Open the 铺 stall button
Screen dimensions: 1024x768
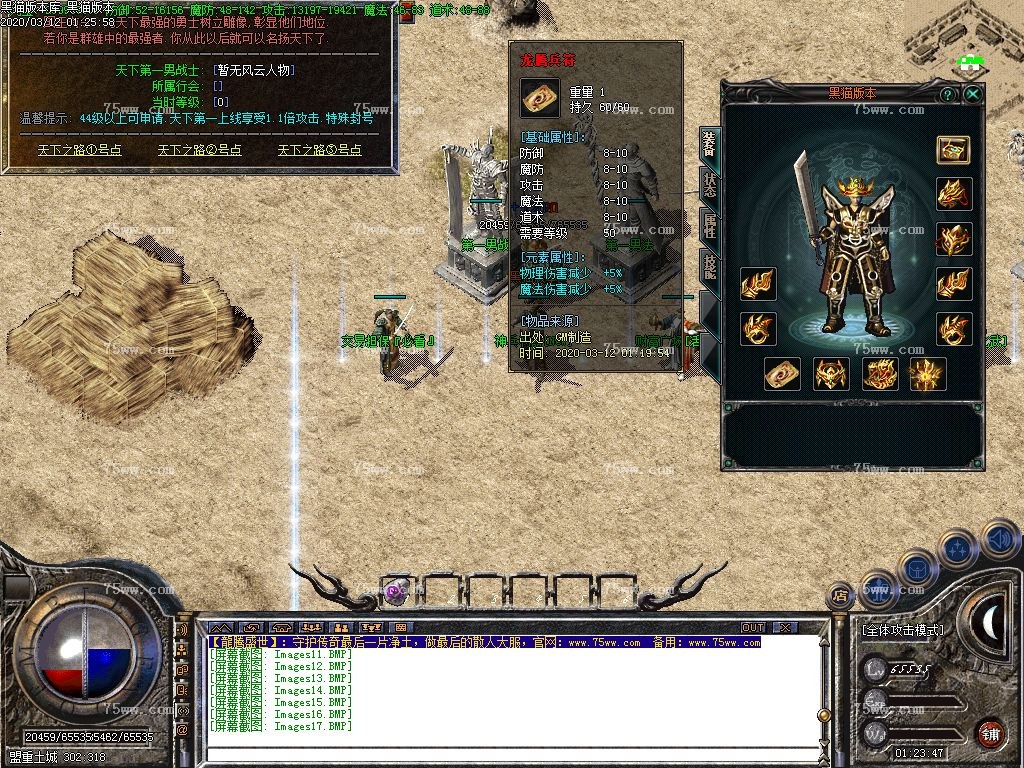click(x=990, y=732)
